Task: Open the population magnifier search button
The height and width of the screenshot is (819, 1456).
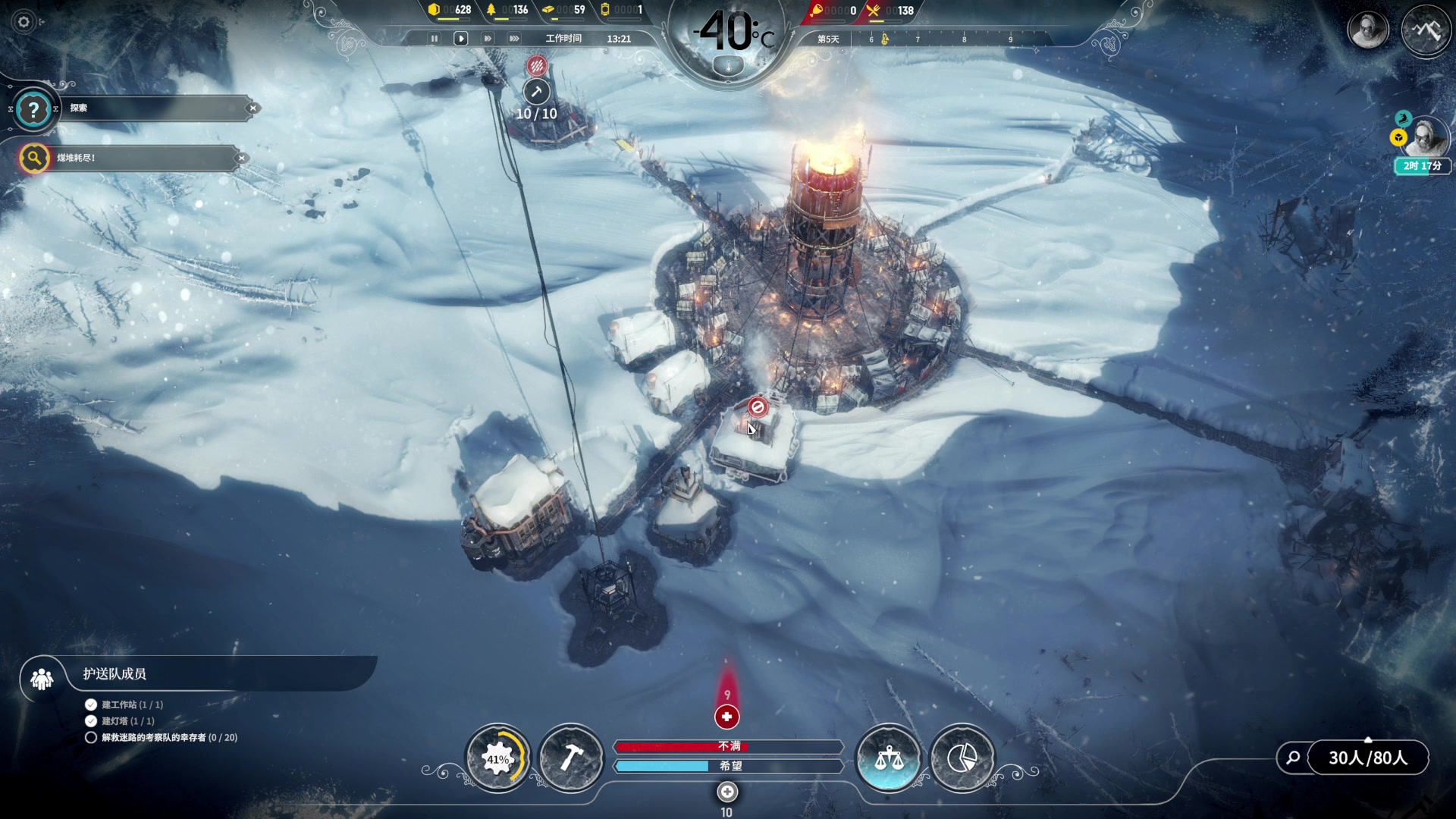Action: (1294, 758)
